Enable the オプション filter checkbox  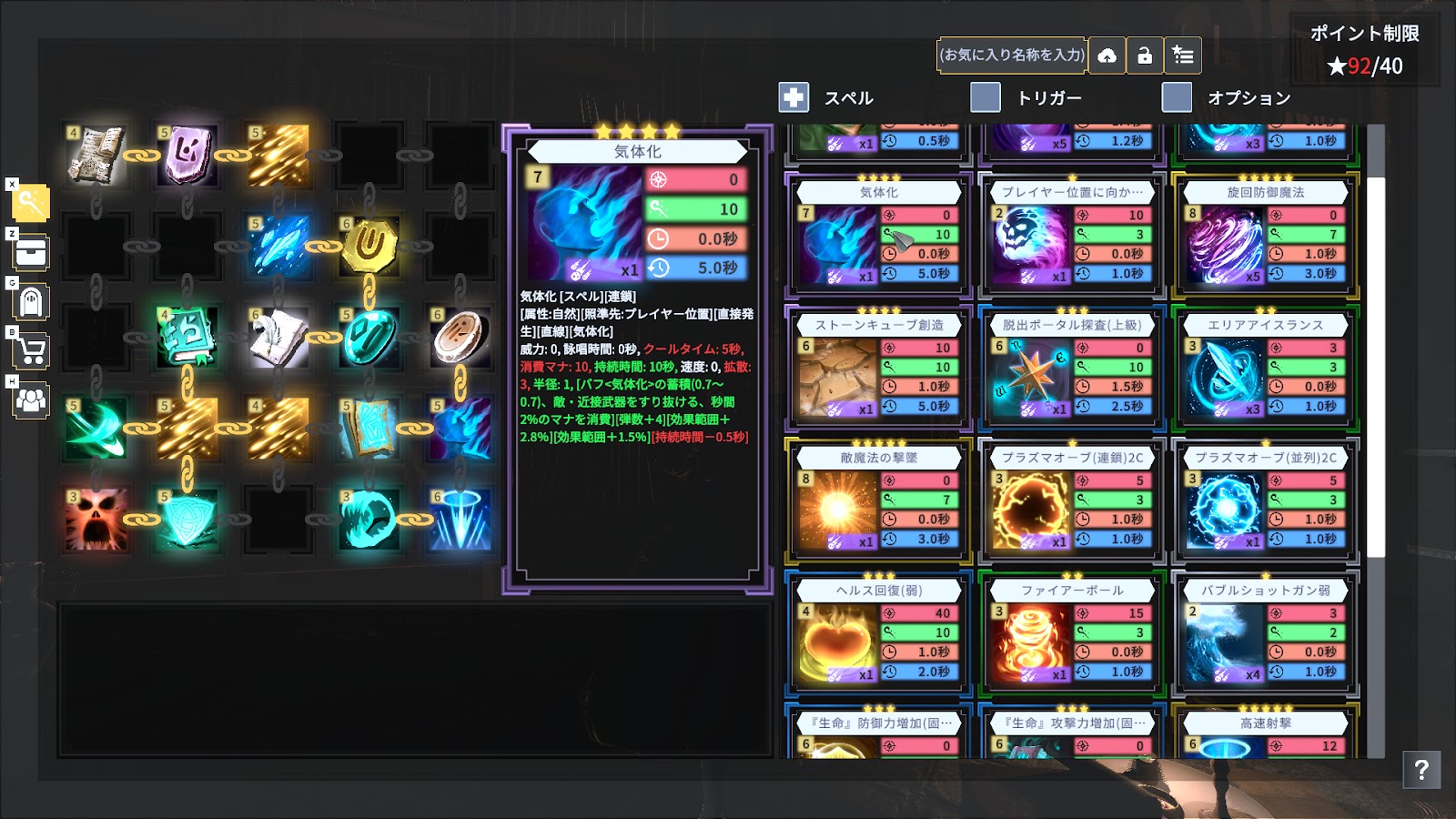pyautogui.click(x=1177, y=97)
